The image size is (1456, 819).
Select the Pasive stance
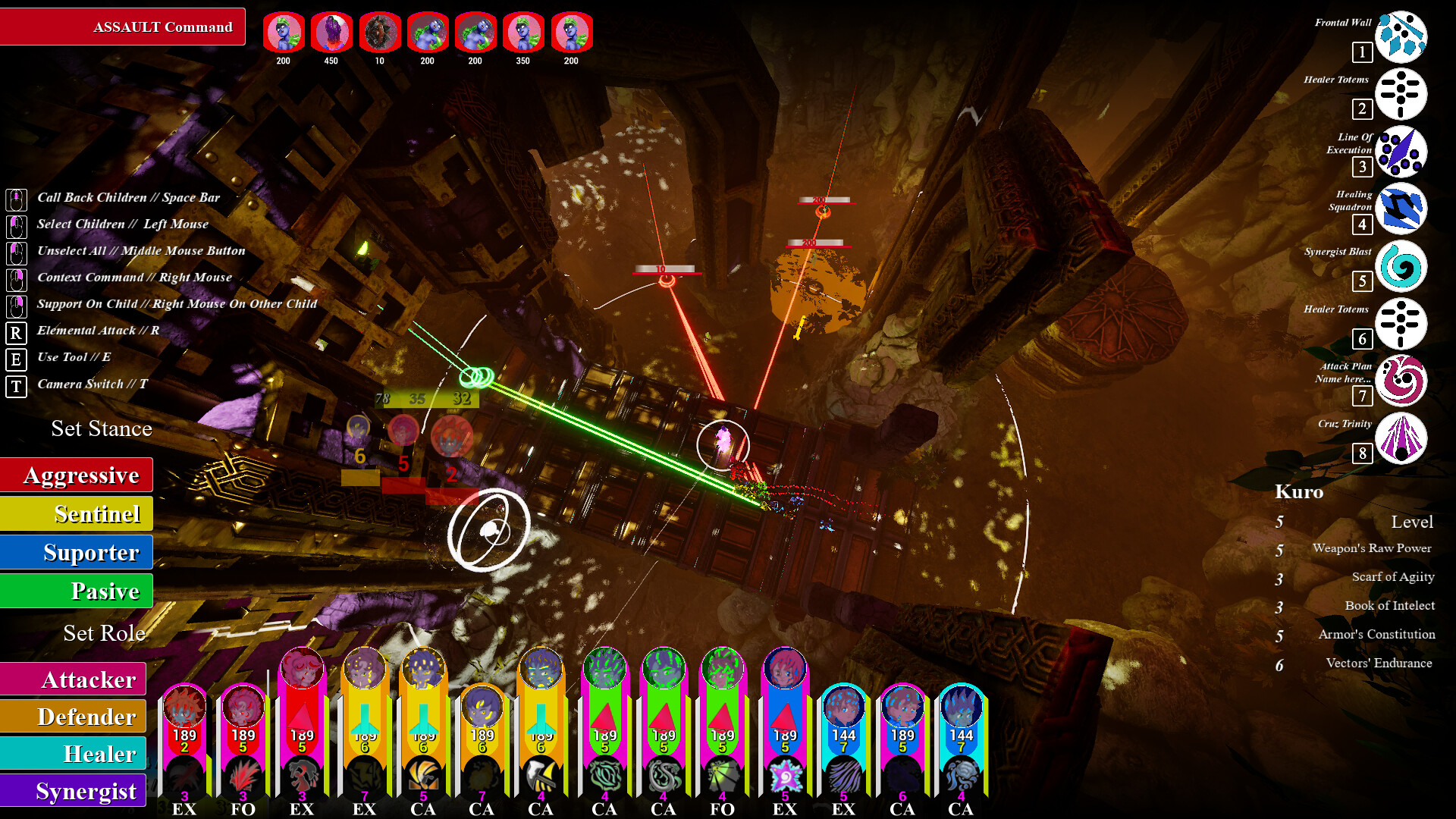click(77, 591)
